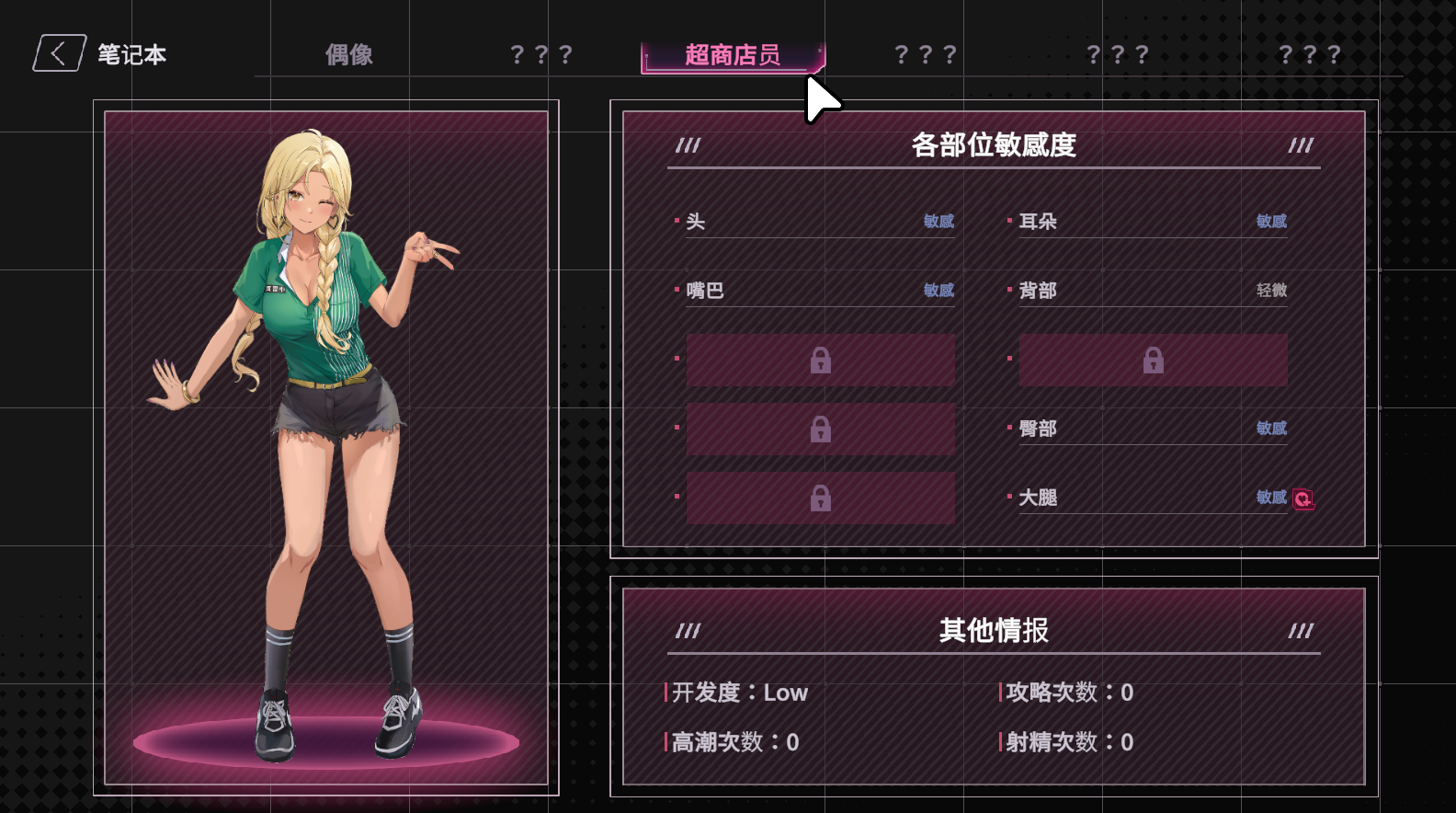Switch to the 偶像 tab
This screenshot has height=813, width=1456.
pyautogui.click(x=349, y=55)
